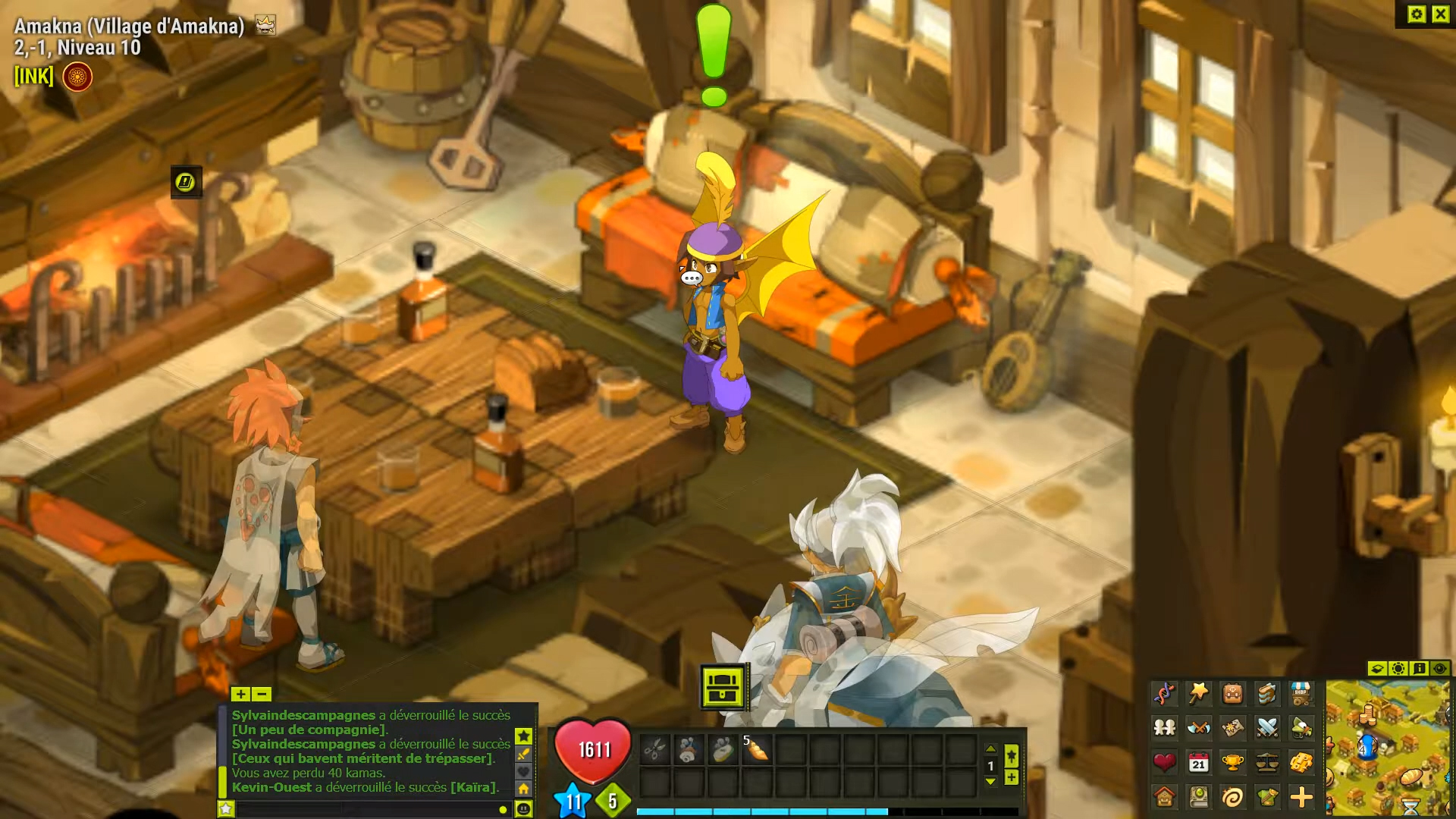Open the in-game Shop cart
Image resolution: width=1456 pixels, height=819 pixels.
tap(1300, 692)
